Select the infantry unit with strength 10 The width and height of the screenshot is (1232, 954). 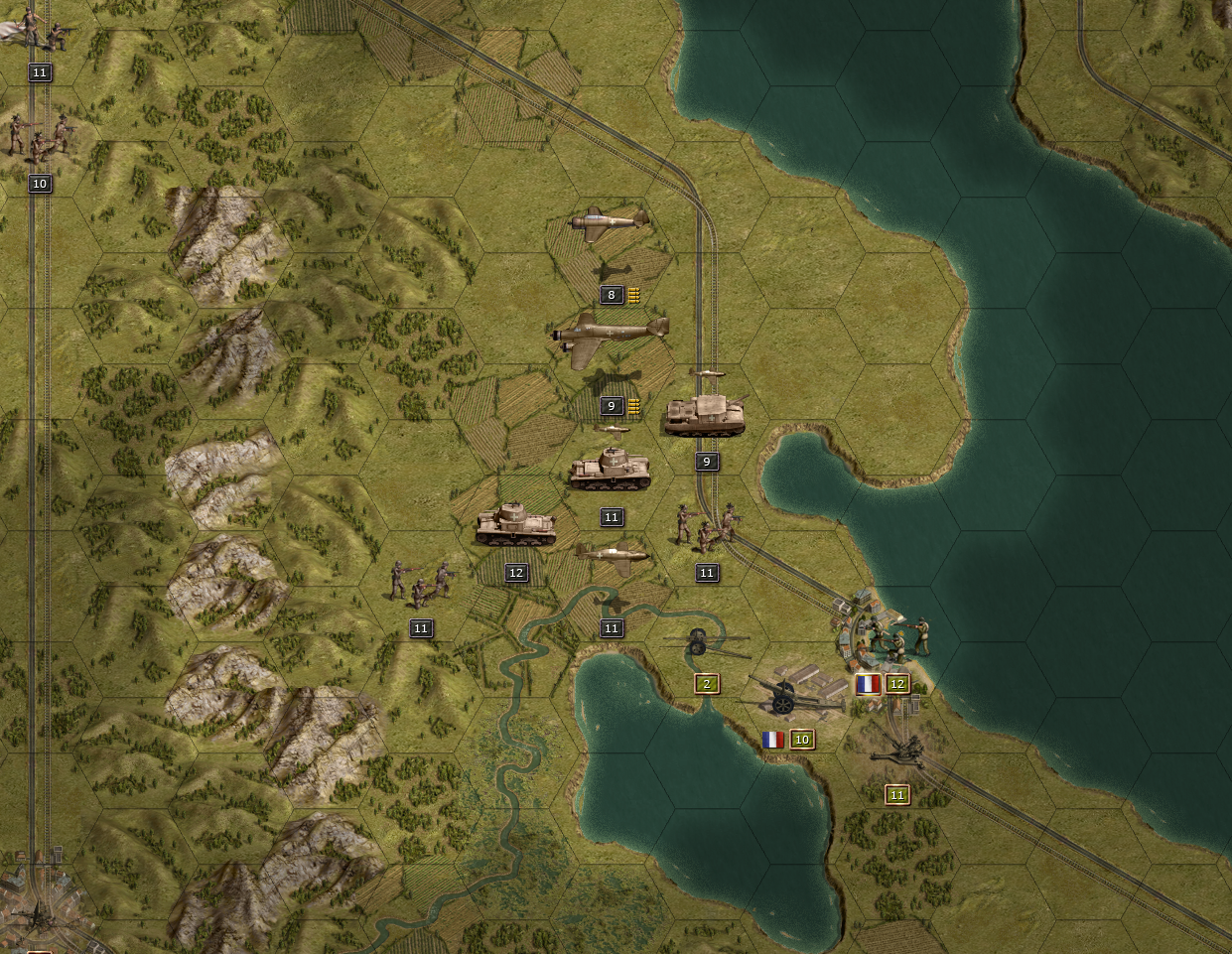(40, 137)
